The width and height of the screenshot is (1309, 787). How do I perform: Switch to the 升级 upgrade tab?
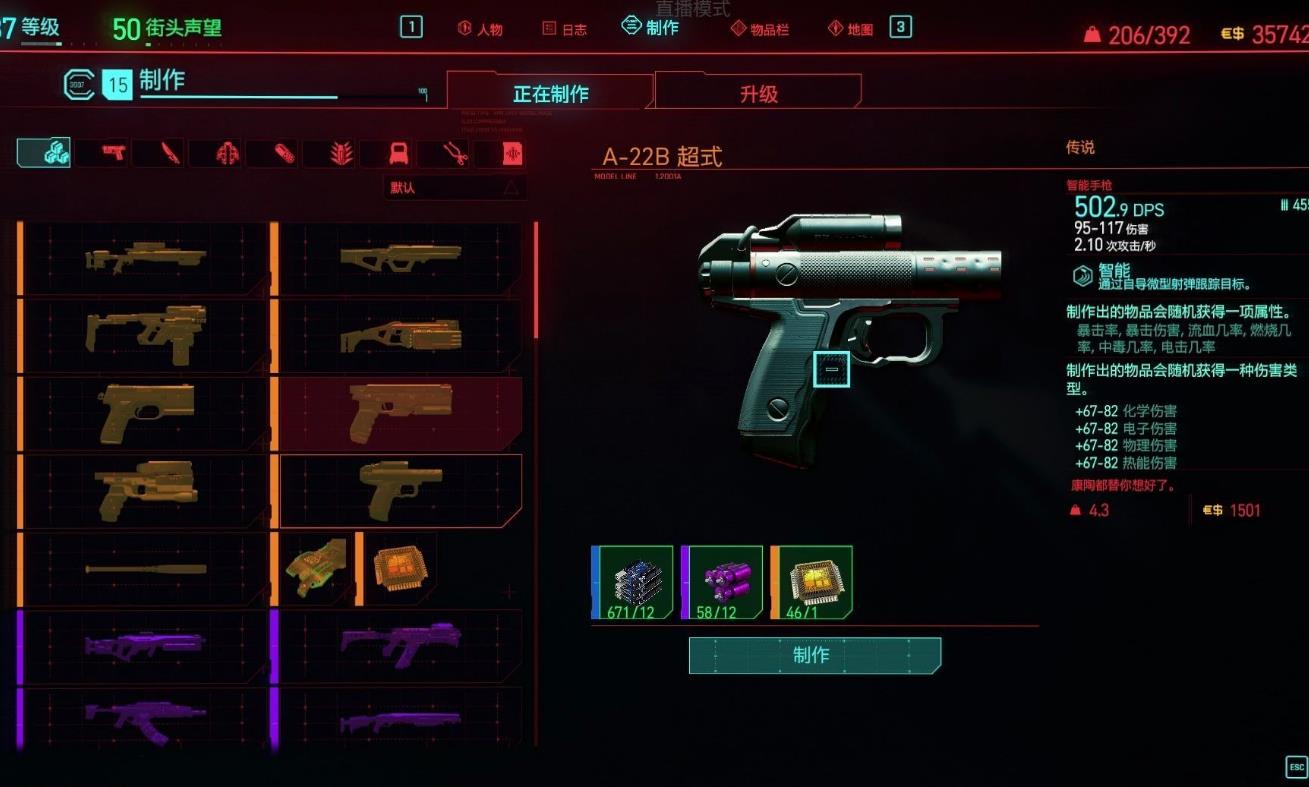click(758, 94)
